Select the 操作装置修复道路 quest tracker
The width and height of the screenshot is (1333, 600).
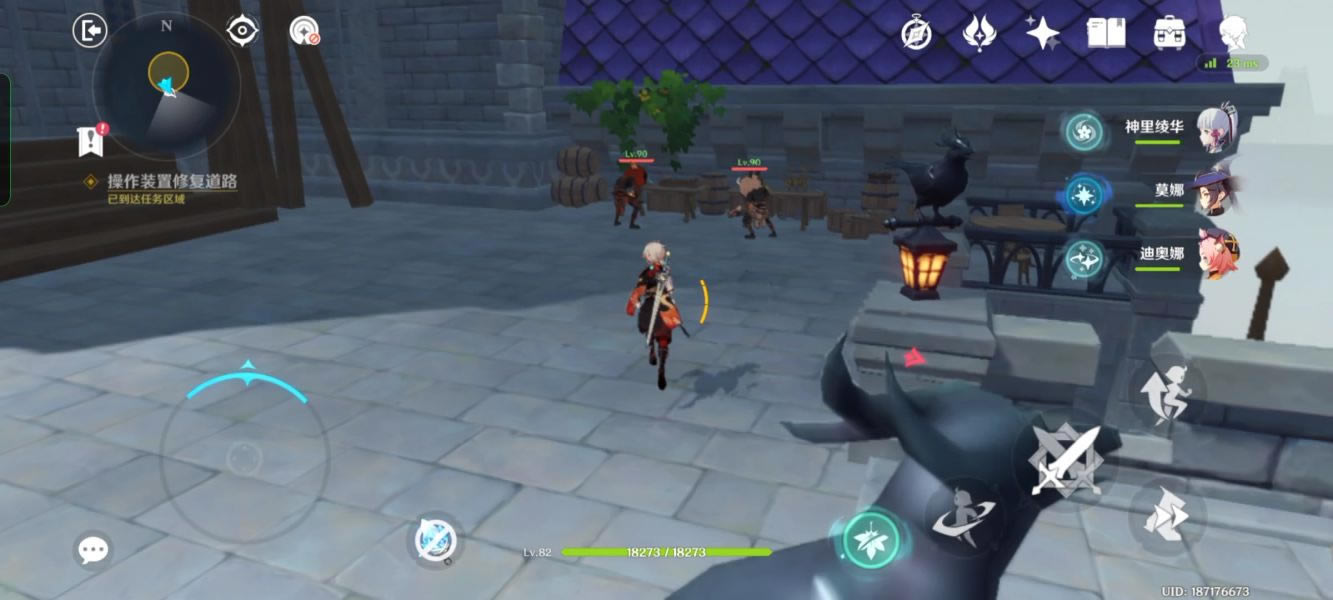coord(172,182)
